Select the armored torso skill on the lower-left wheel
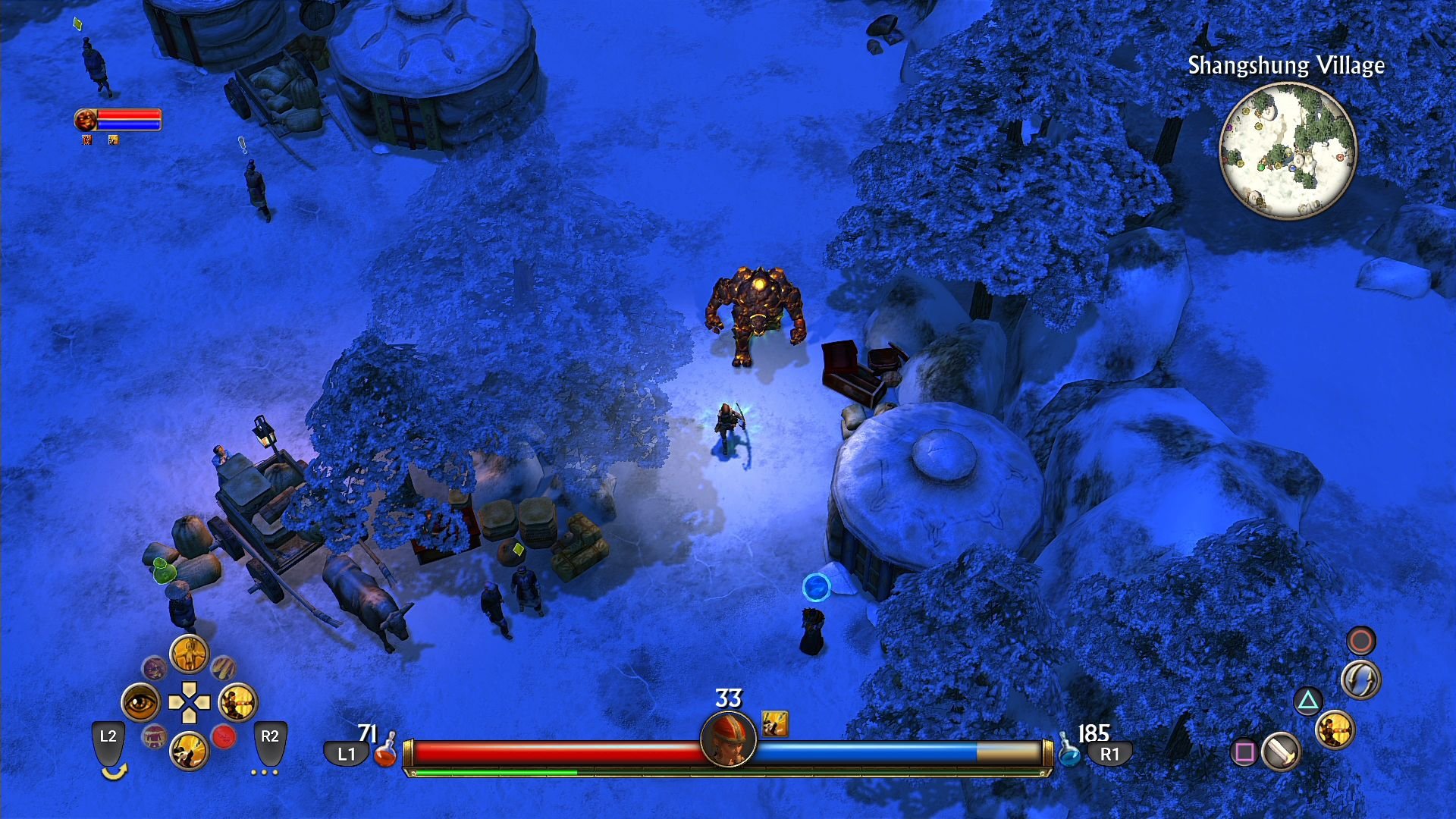 (154, 737)
